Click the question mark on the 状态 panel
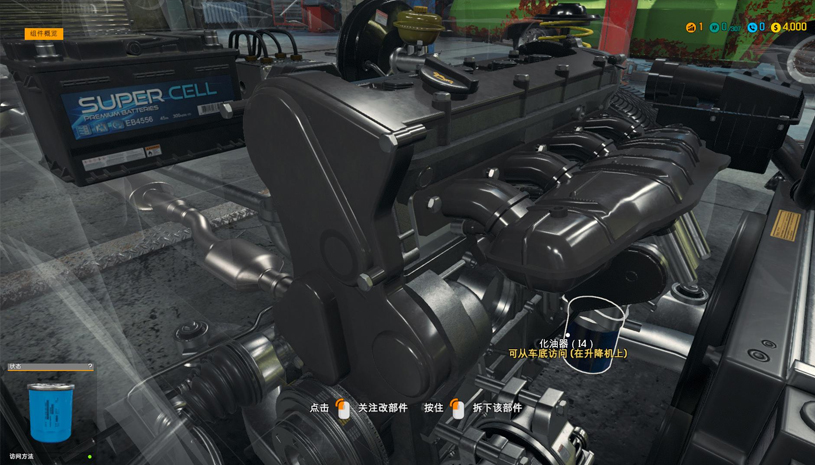The width and height of the screenshot is (815, 465). click(x=90, y=367)
